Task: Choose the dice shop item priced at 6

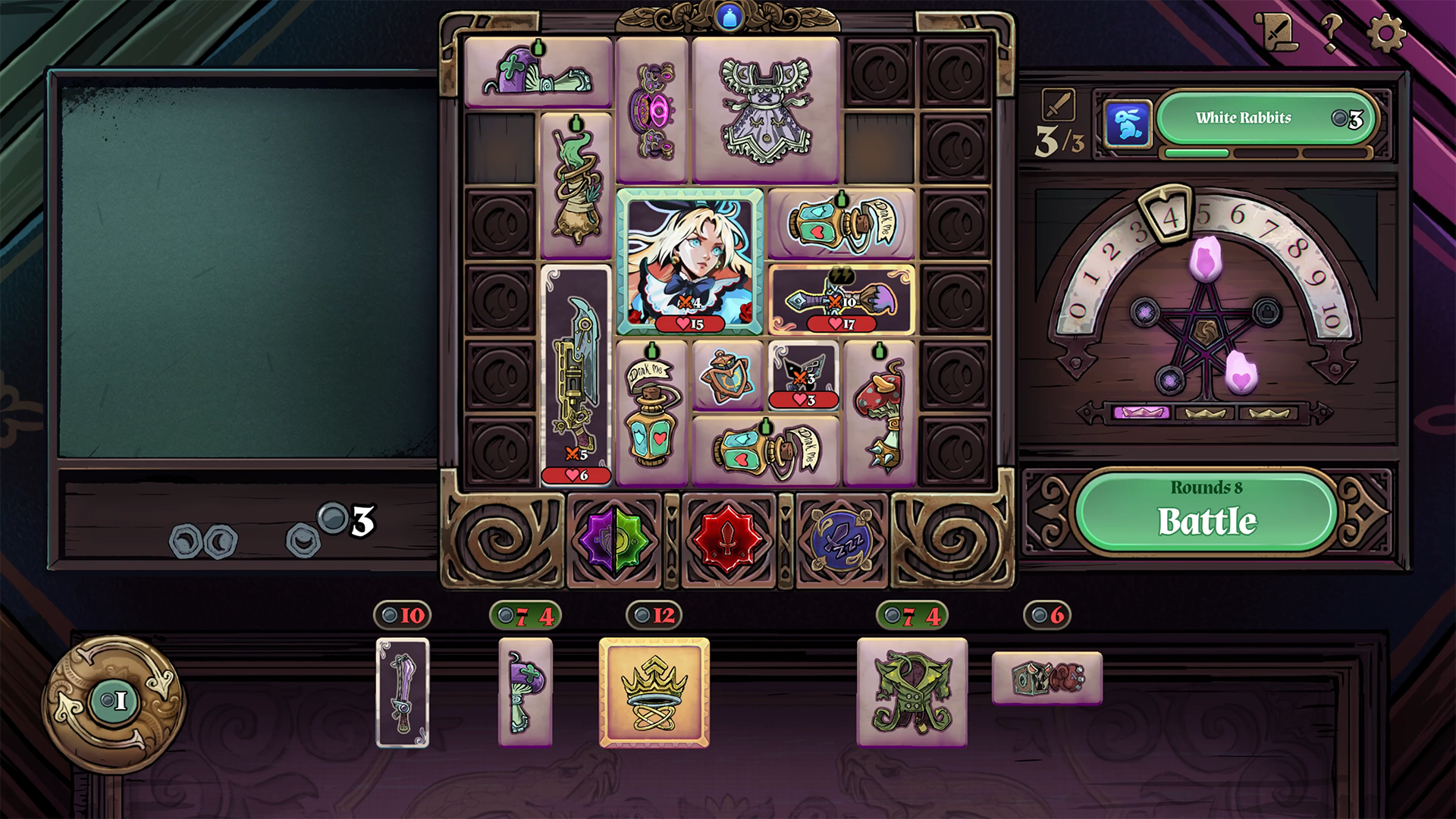Action: (x=1046, y=678)
